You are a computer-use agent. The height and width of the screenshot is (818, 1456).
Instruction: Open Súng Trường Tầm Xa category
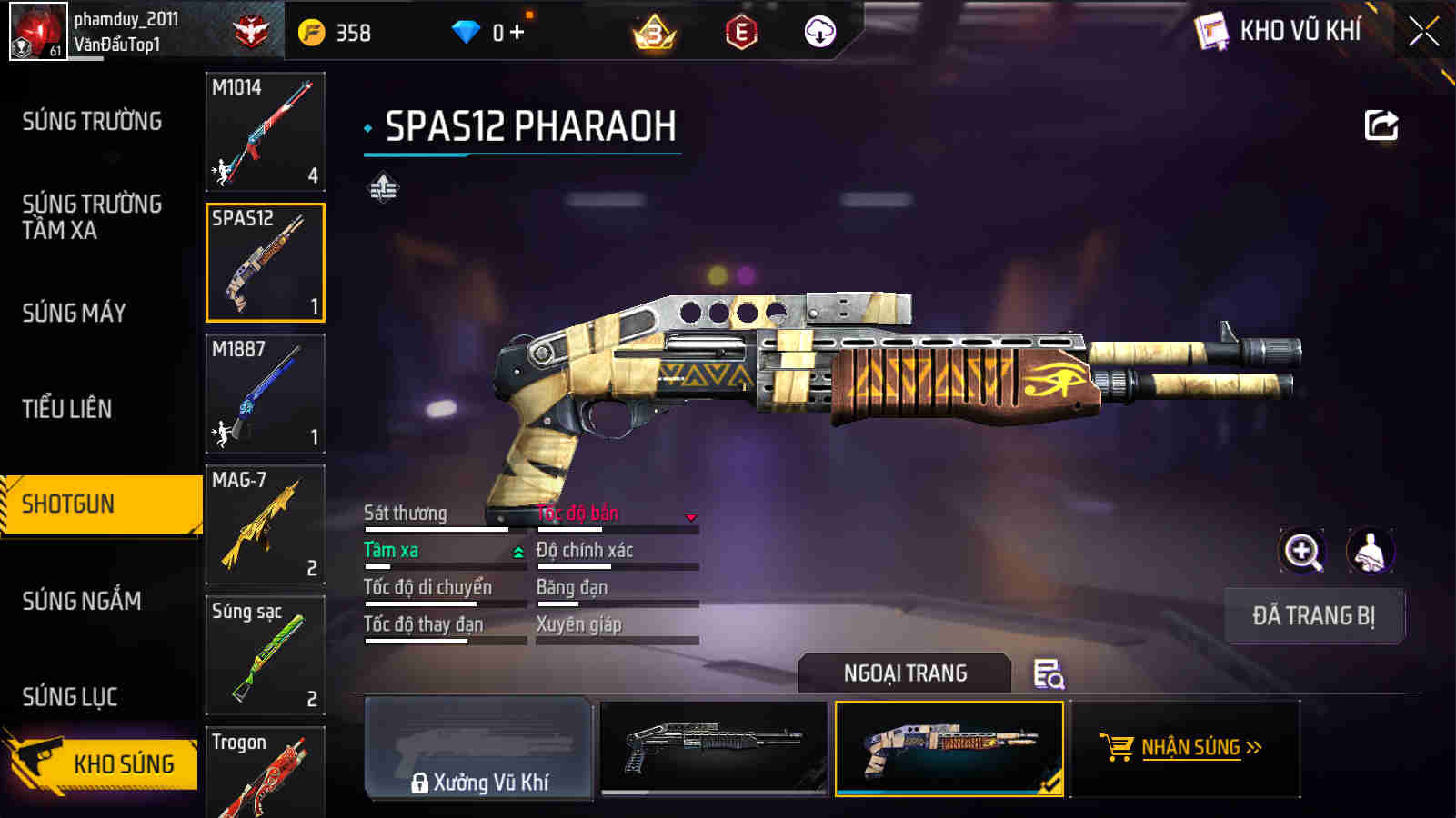92,216
